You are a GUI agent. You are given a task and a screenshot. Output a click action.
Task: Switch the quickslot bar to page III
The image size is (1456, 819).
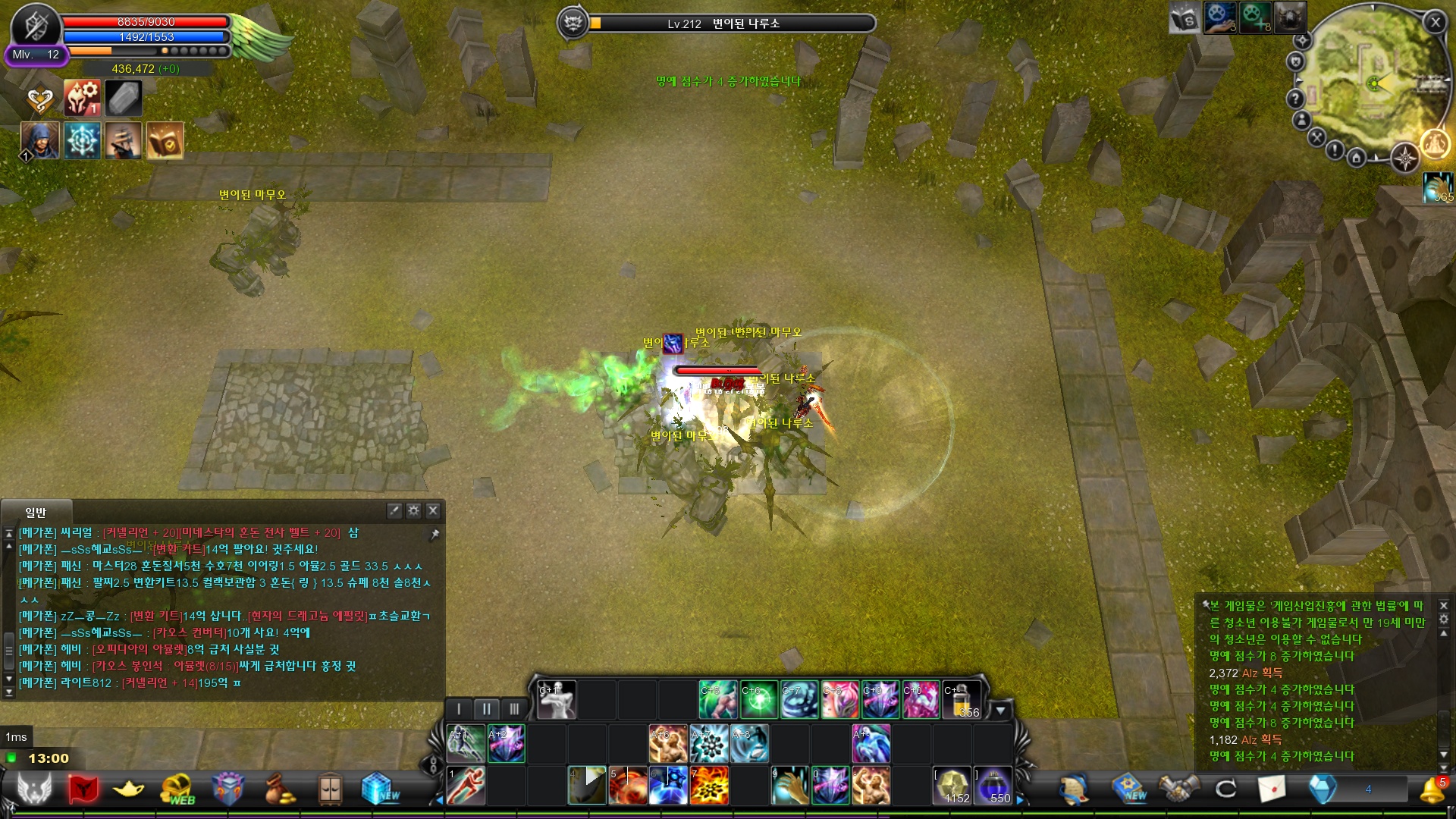[515, 708]
